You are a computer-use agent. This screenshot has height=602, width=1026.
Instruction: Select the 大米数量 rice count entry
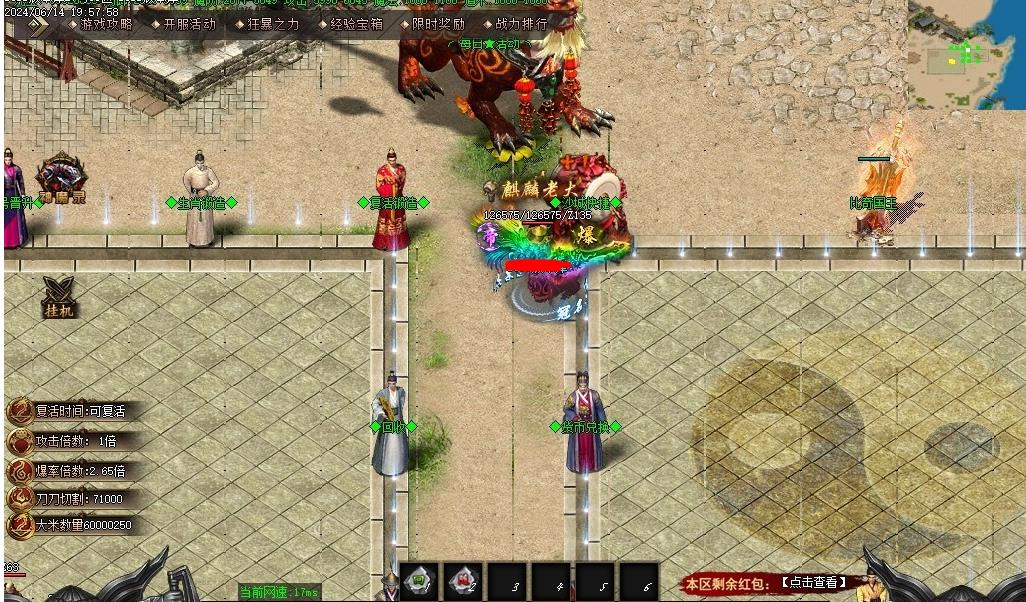pos(83,525)
